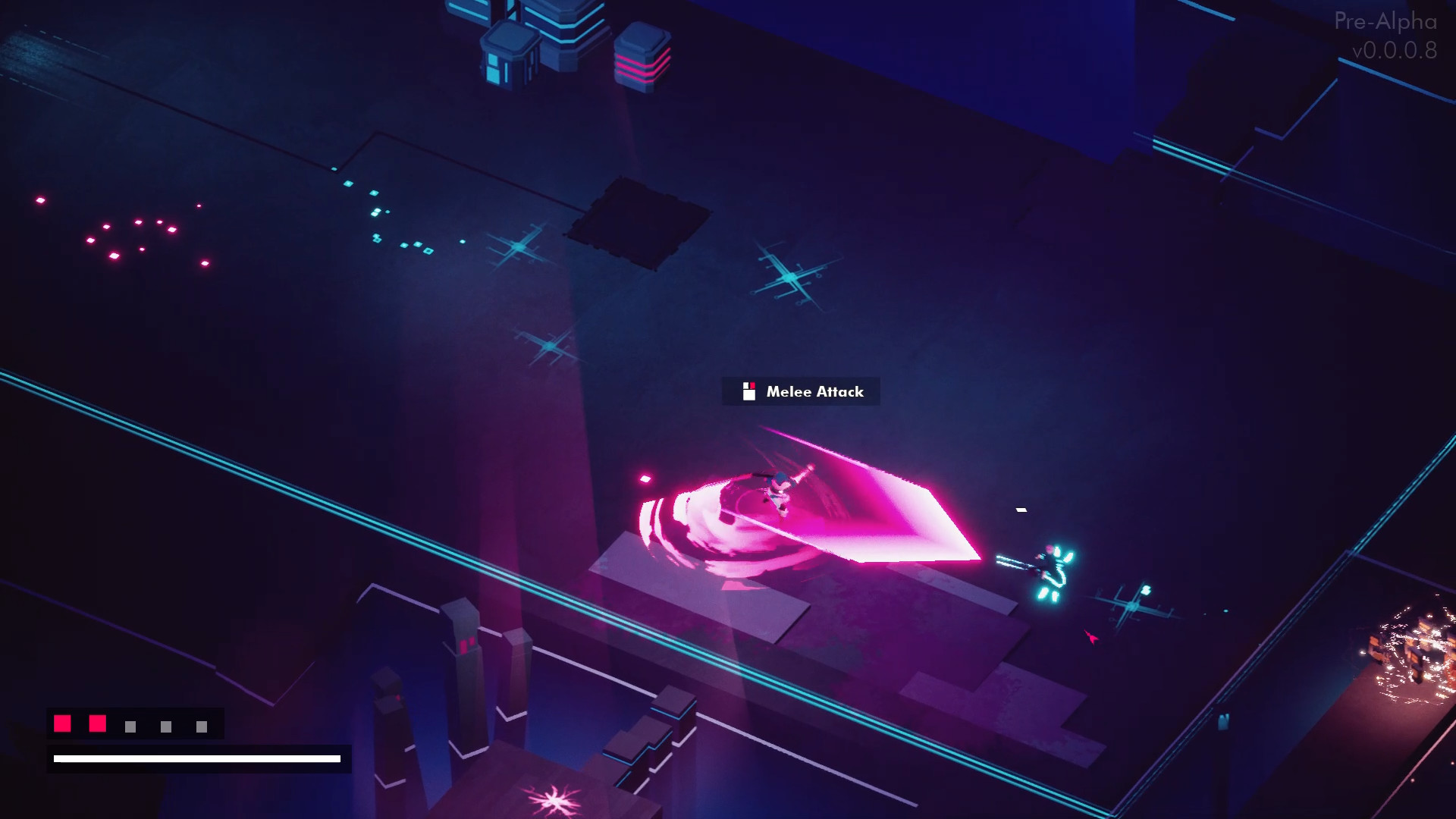Click the red cursor arrow near the enemy
Image resolution: width=1456 pixels, height=819 pixels.
[1089, 639]
